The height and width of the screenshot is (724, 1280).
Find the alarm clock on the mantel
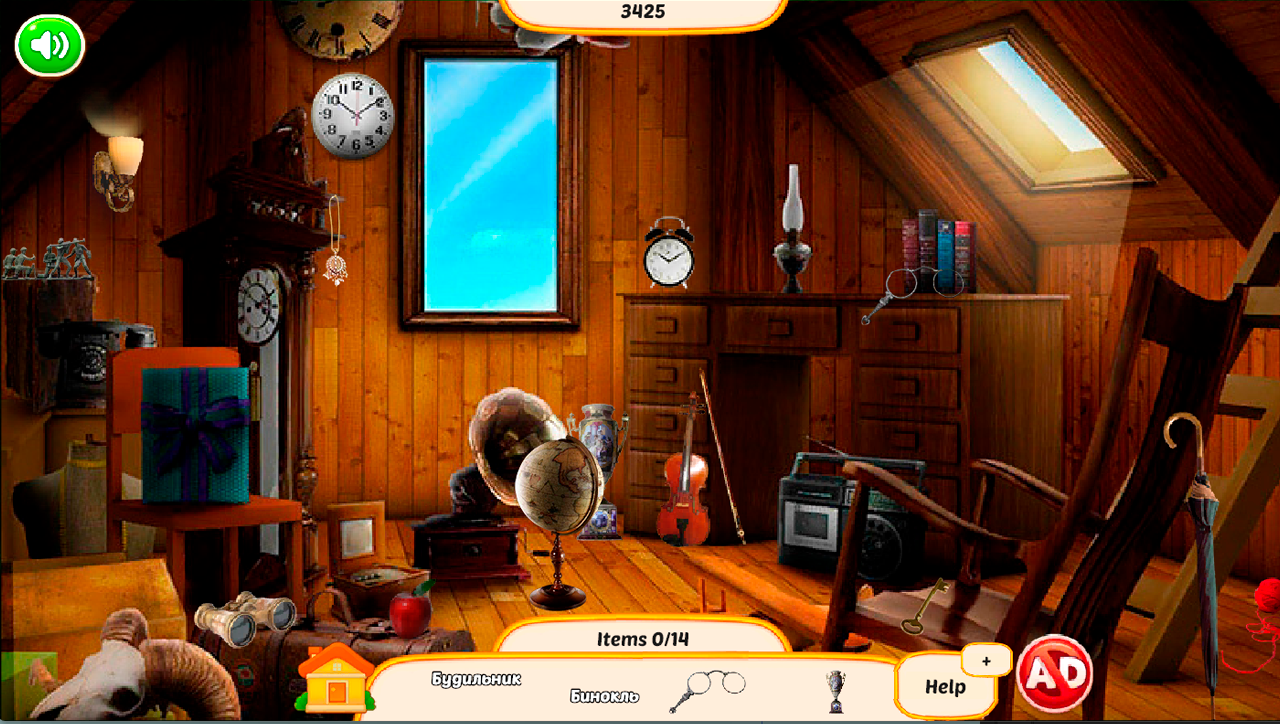click(x=670, y=260)
